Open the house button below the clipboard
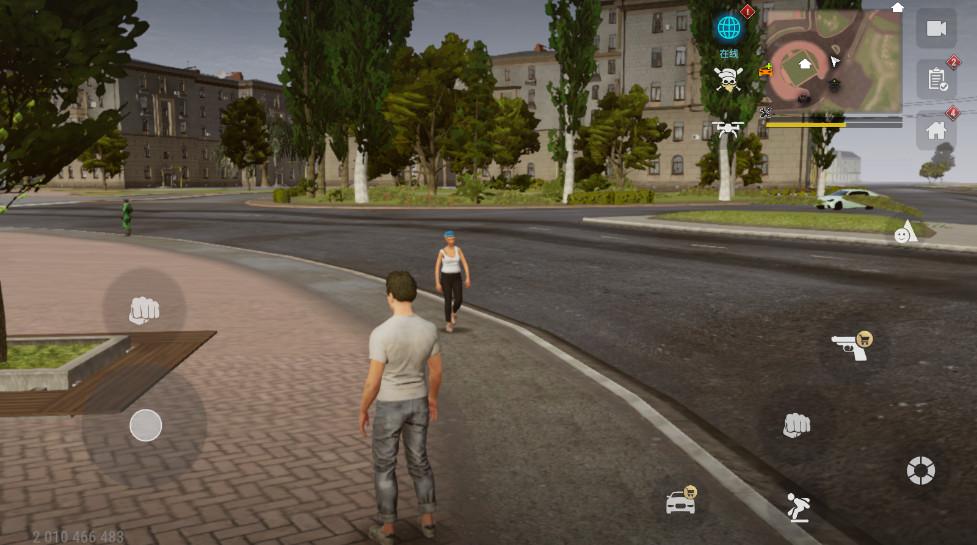The width and height of the screenshot is (977, 545). coord(937,130)
